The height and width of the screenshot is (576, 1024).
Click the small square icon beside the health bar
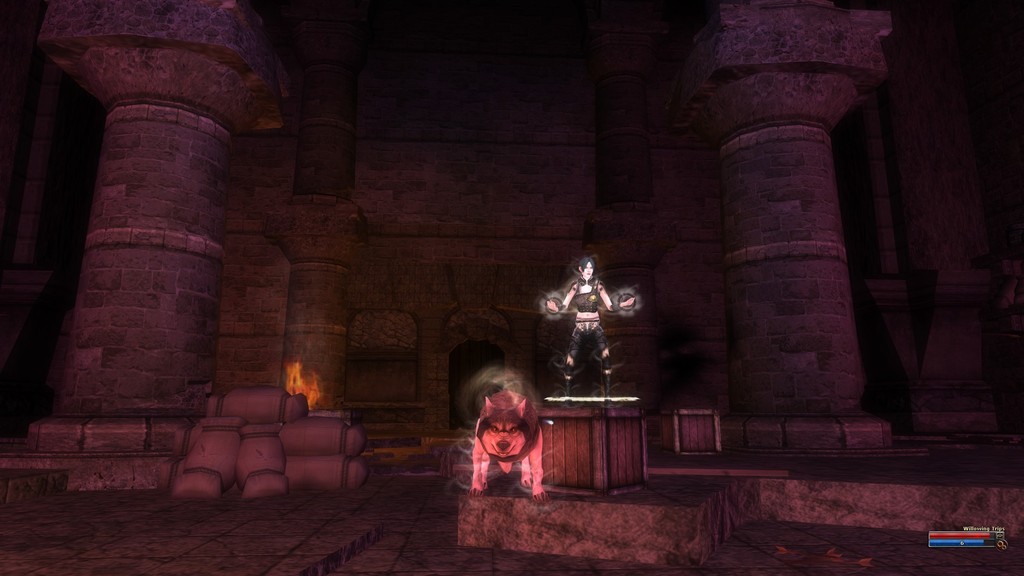point(1000,535)
